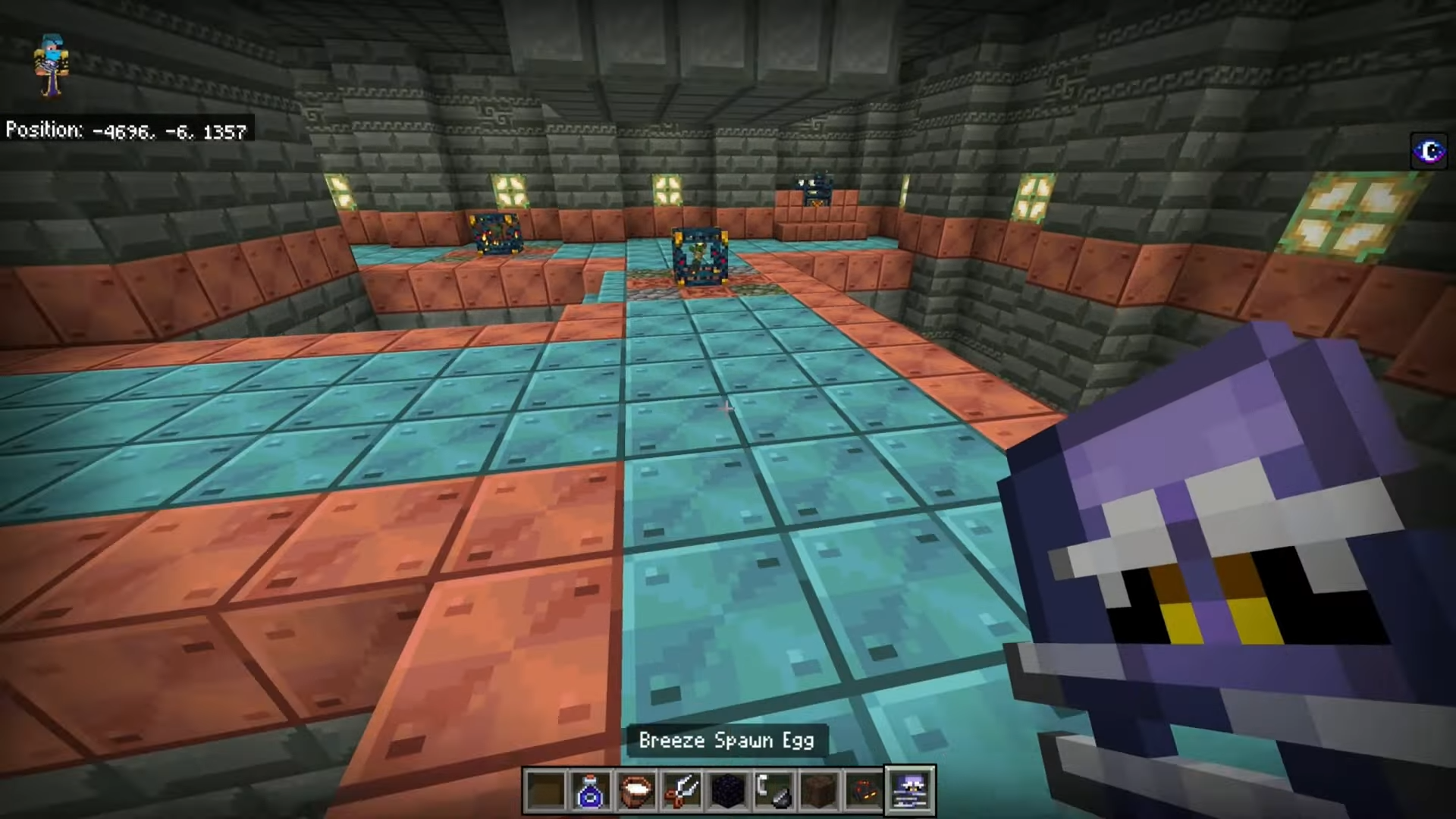Click the purple eye overlay icon
The image size is (1456, 819).
pyautogui.click(x=1429, y=152)
